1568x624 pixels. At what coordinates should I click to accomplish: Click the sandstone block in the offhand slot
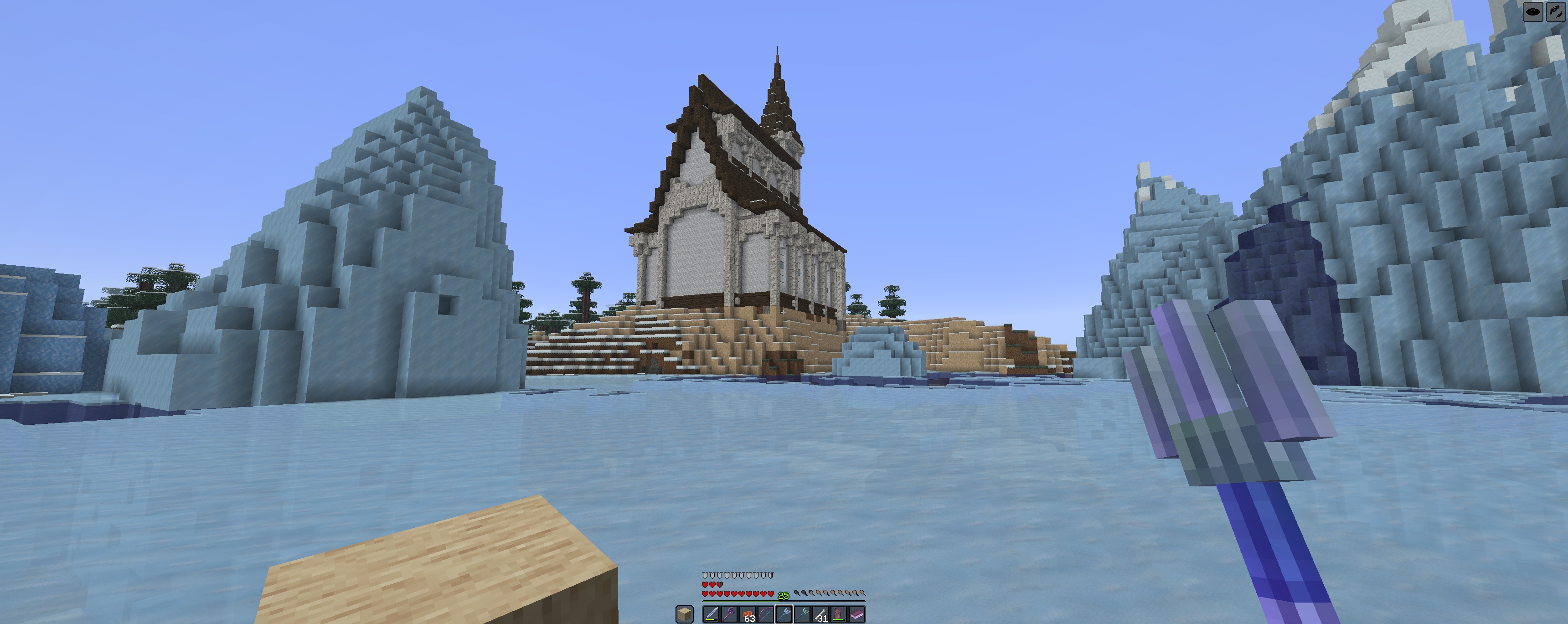(x=684, y=616)
